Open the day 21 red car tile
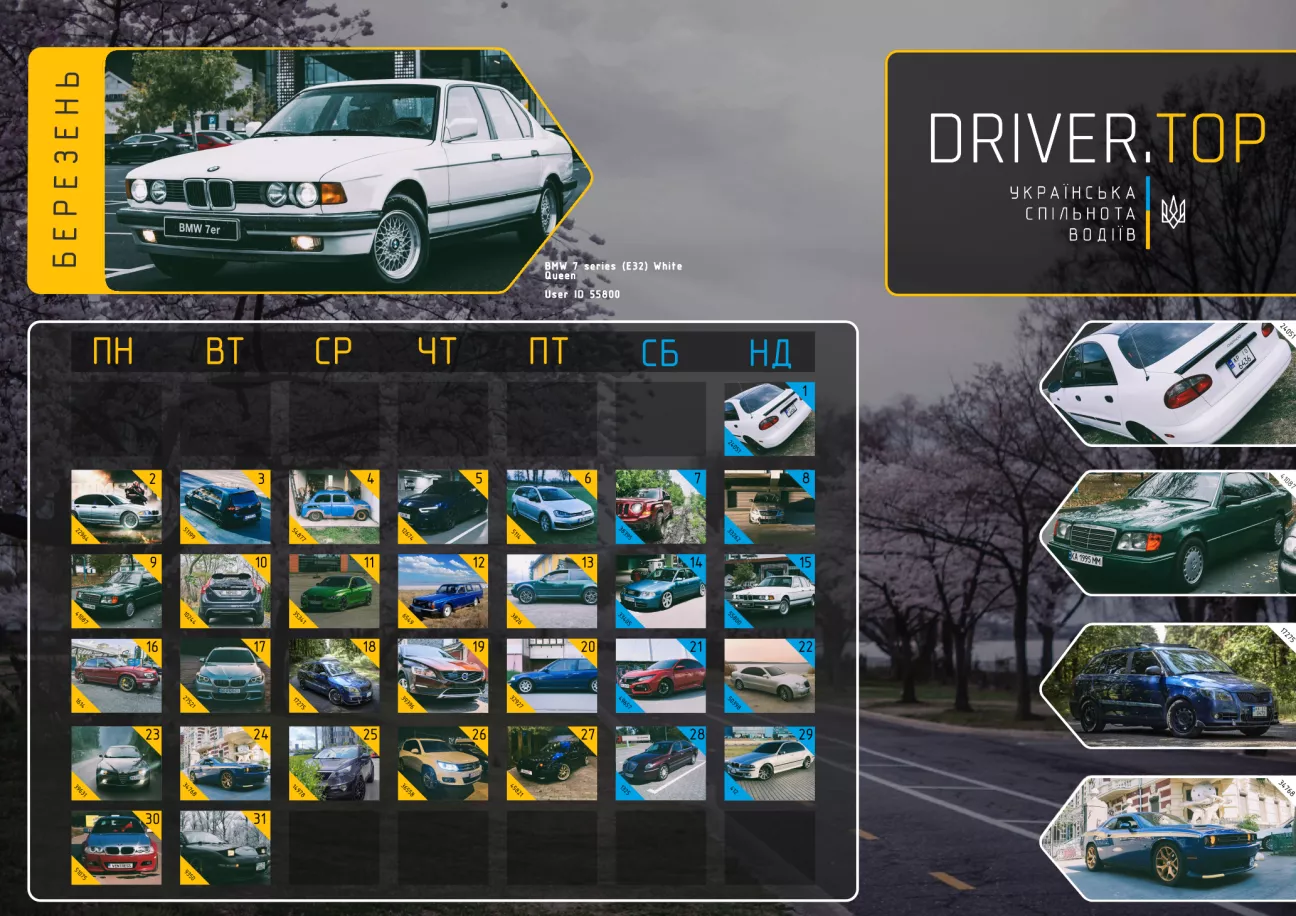Image resolution: width=1296 pixels, height=916 pixels. [660, 675]
